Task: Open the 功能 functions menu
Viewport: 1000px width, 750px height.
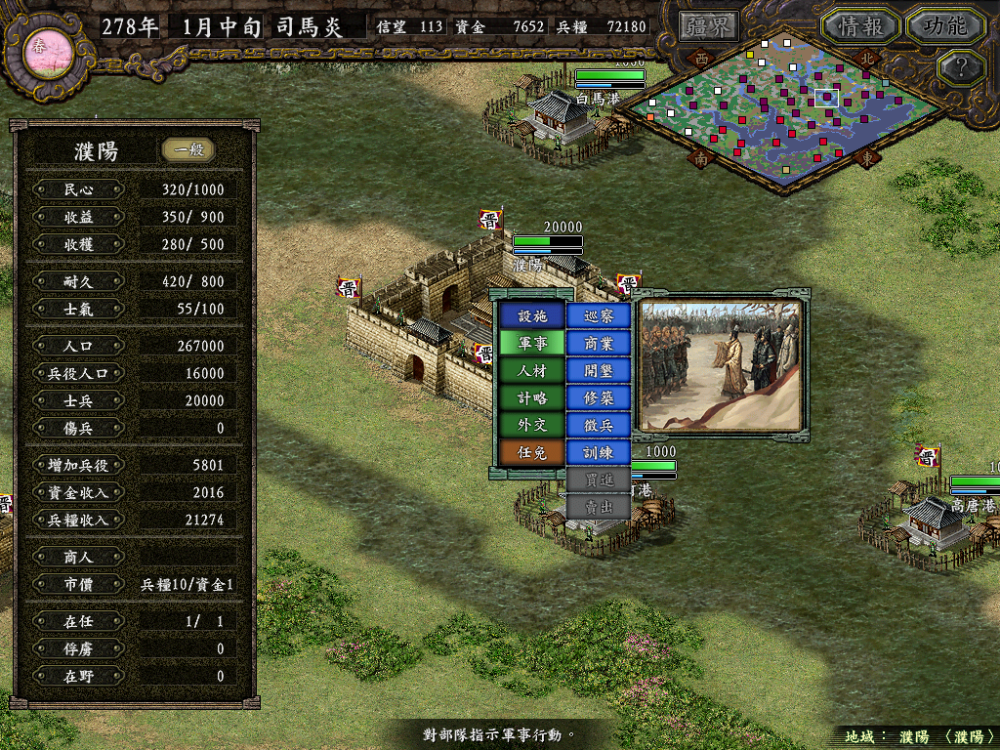Action: pos(945,26)
